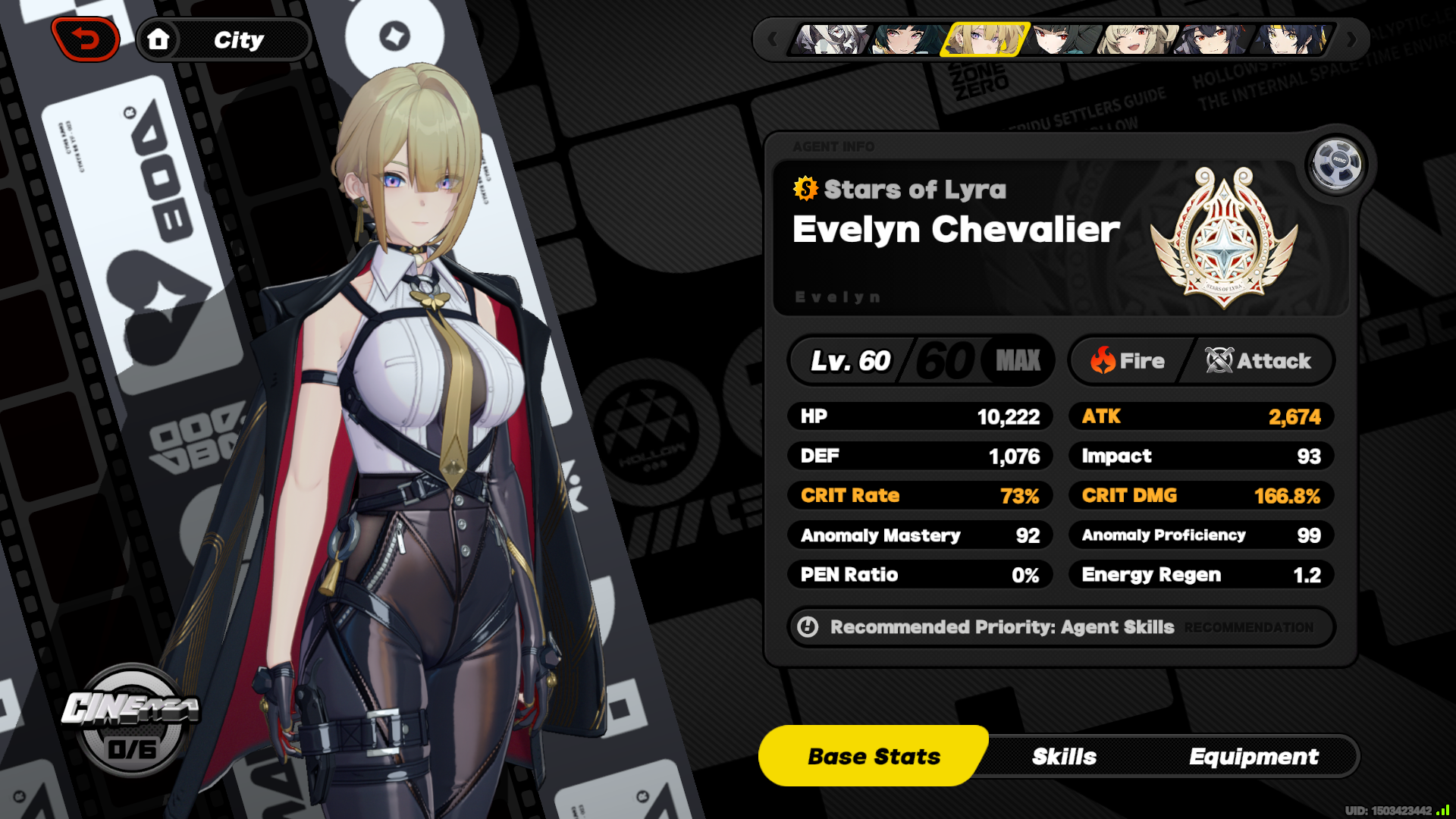The image size is (1456, 819).
Task: Select the City home icon
Action: tap(160, 39)
